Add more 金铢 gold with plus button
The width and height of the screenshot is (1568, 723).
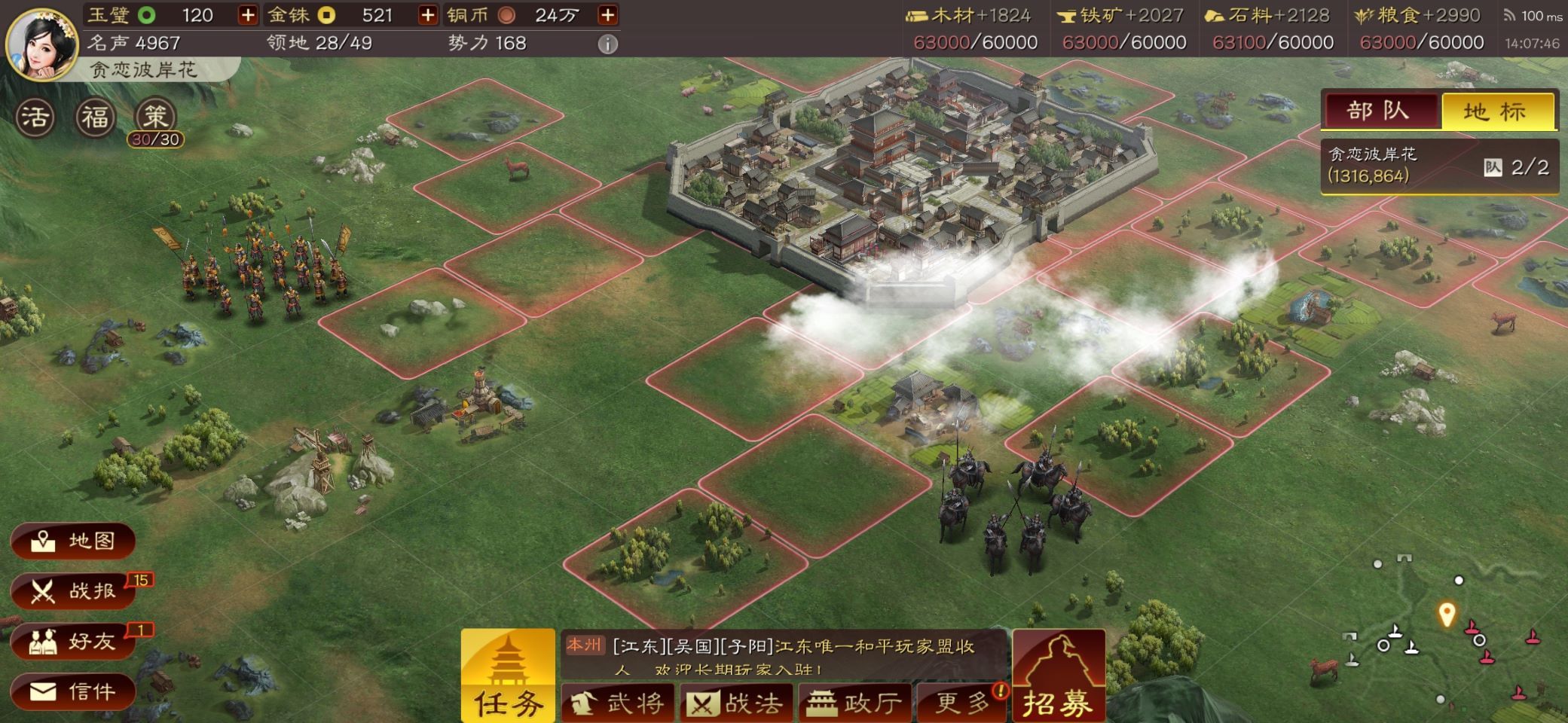tap(427, 15)
